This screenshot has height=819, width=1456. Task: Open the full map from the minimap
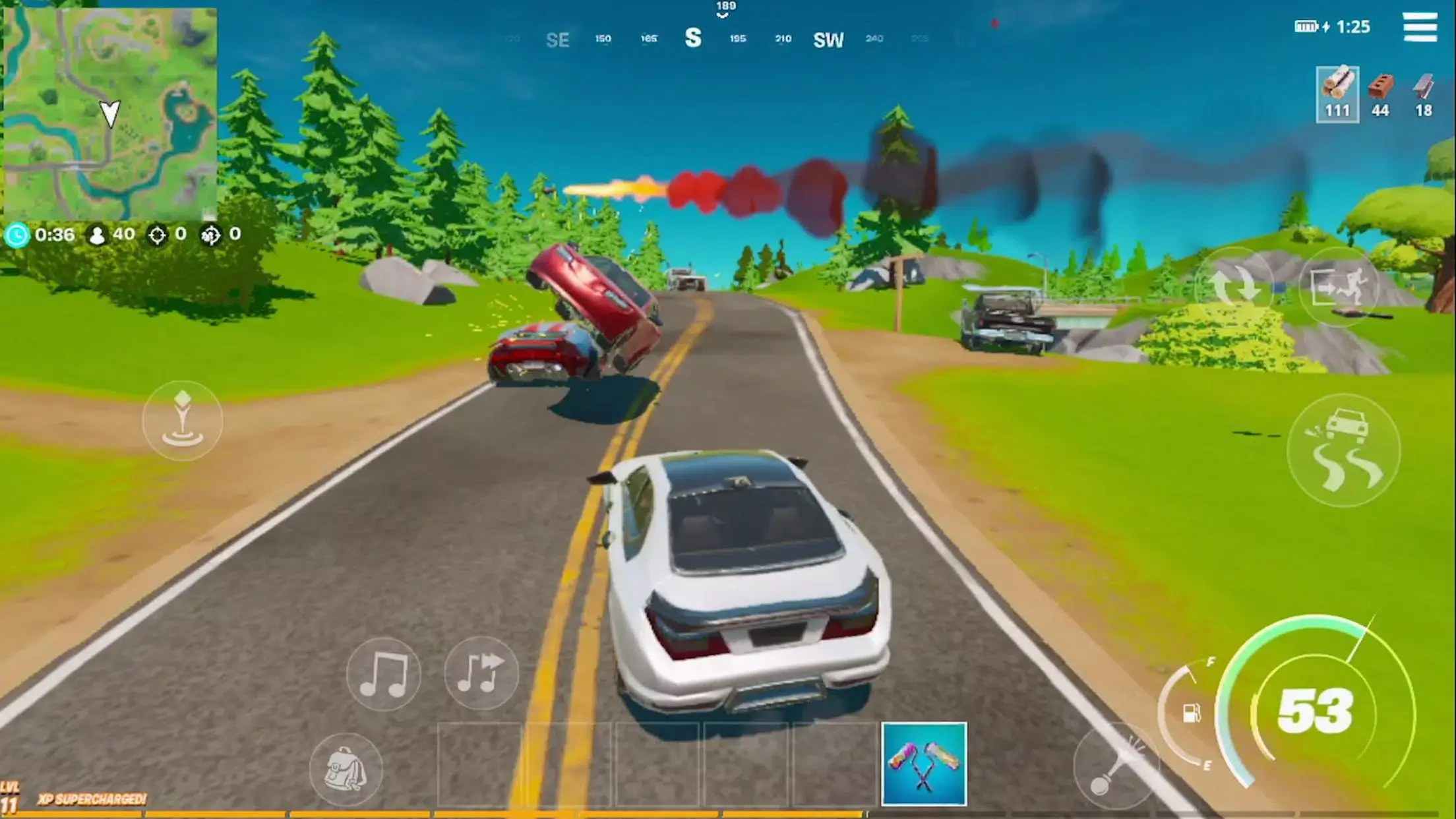[x=111, y=112]
